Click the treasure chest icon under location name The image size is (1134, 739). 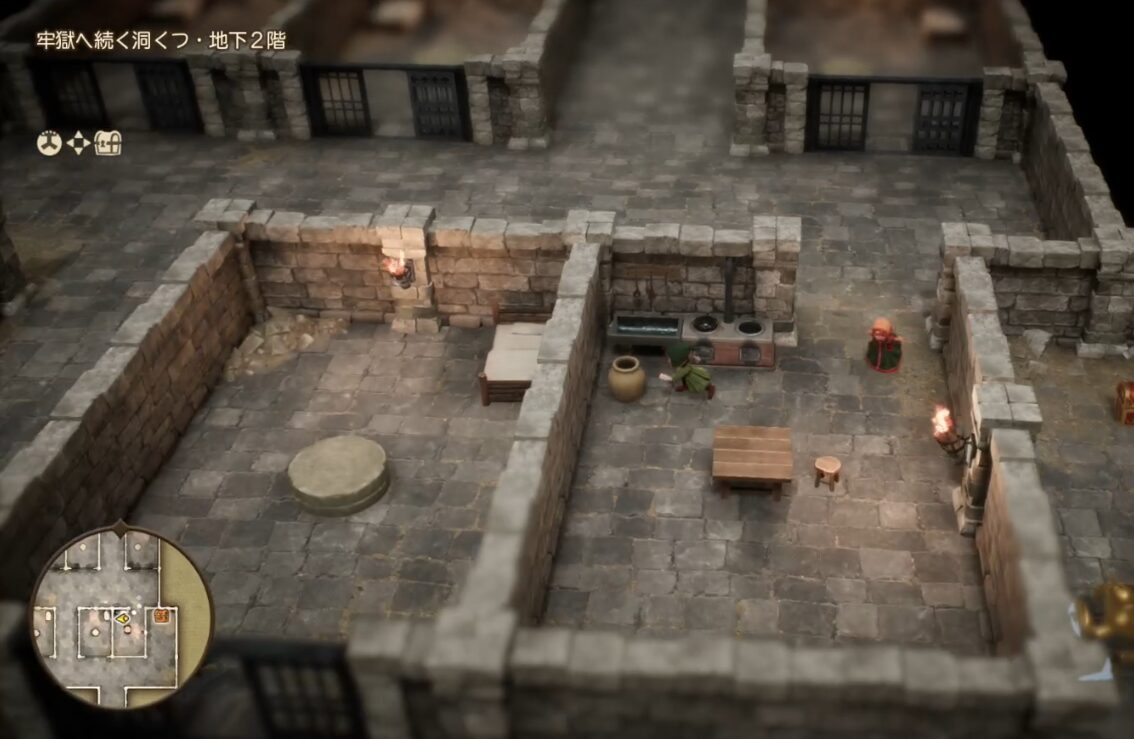pos(108,144)
